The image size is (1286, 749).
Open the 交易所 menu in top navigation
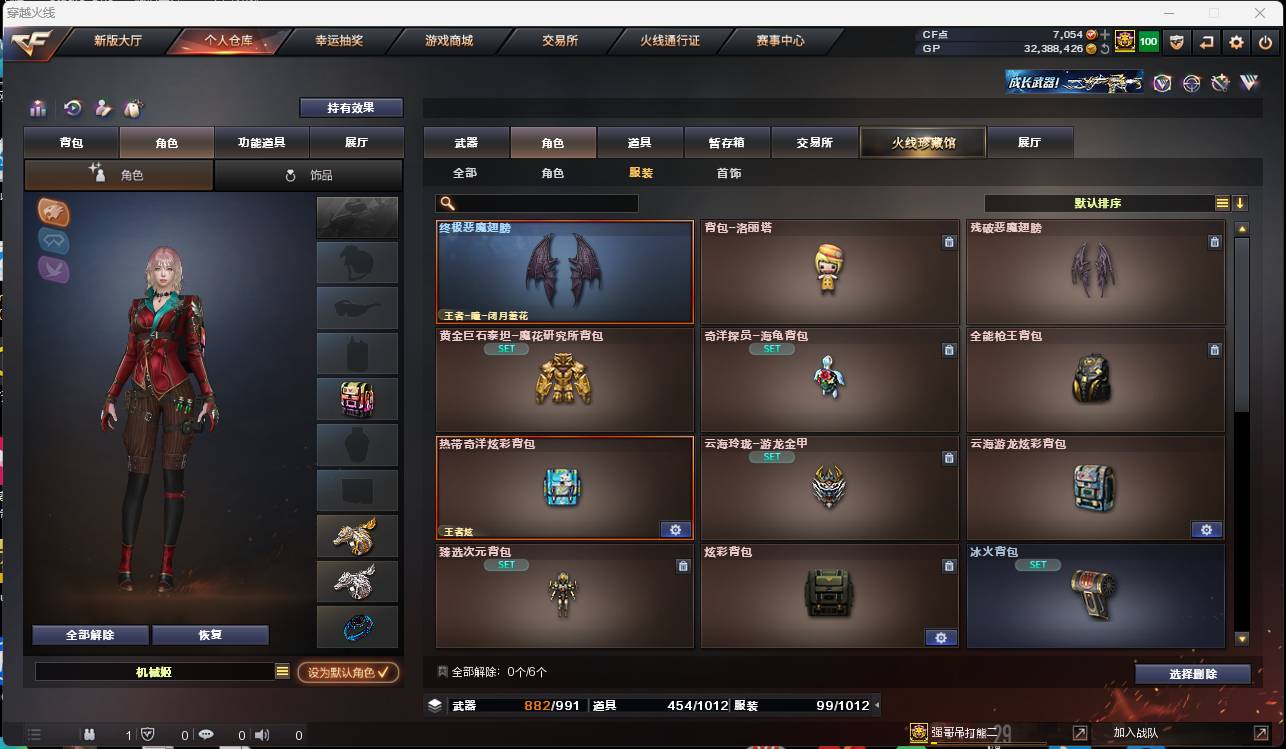[x=560, y=41]
